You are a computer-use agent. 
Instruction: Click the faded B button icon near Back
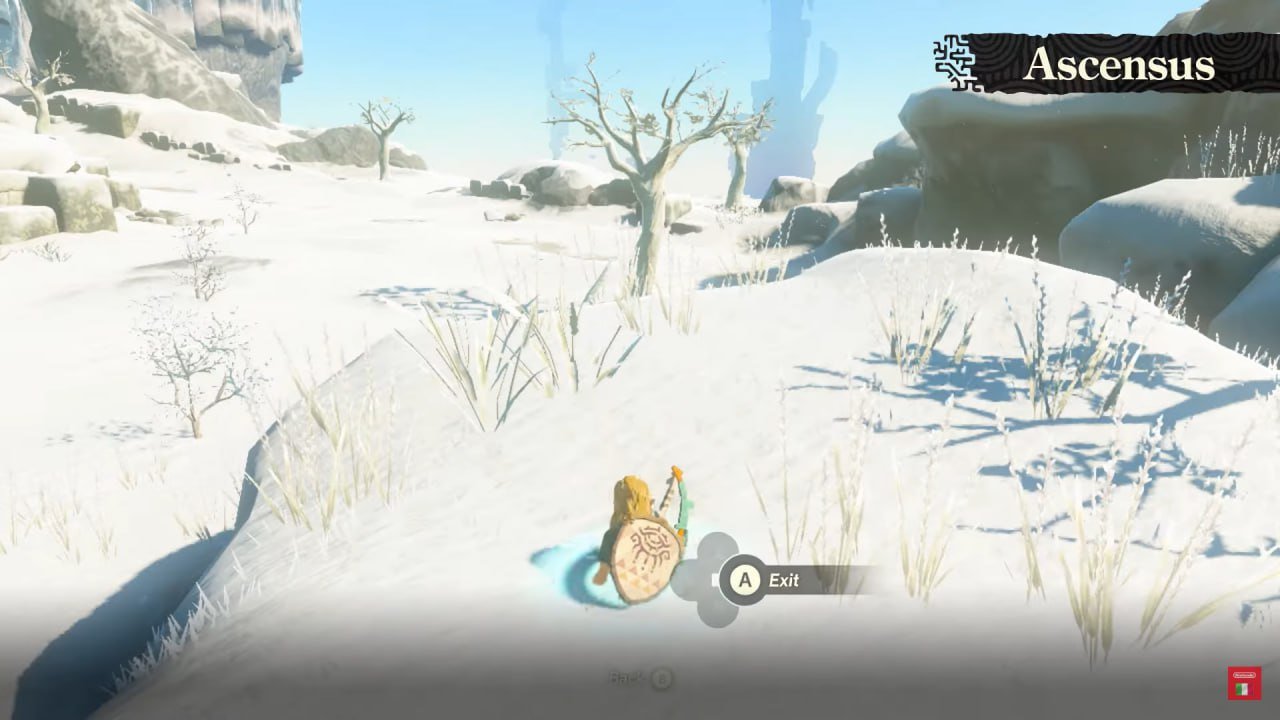[x=662, y=678]
